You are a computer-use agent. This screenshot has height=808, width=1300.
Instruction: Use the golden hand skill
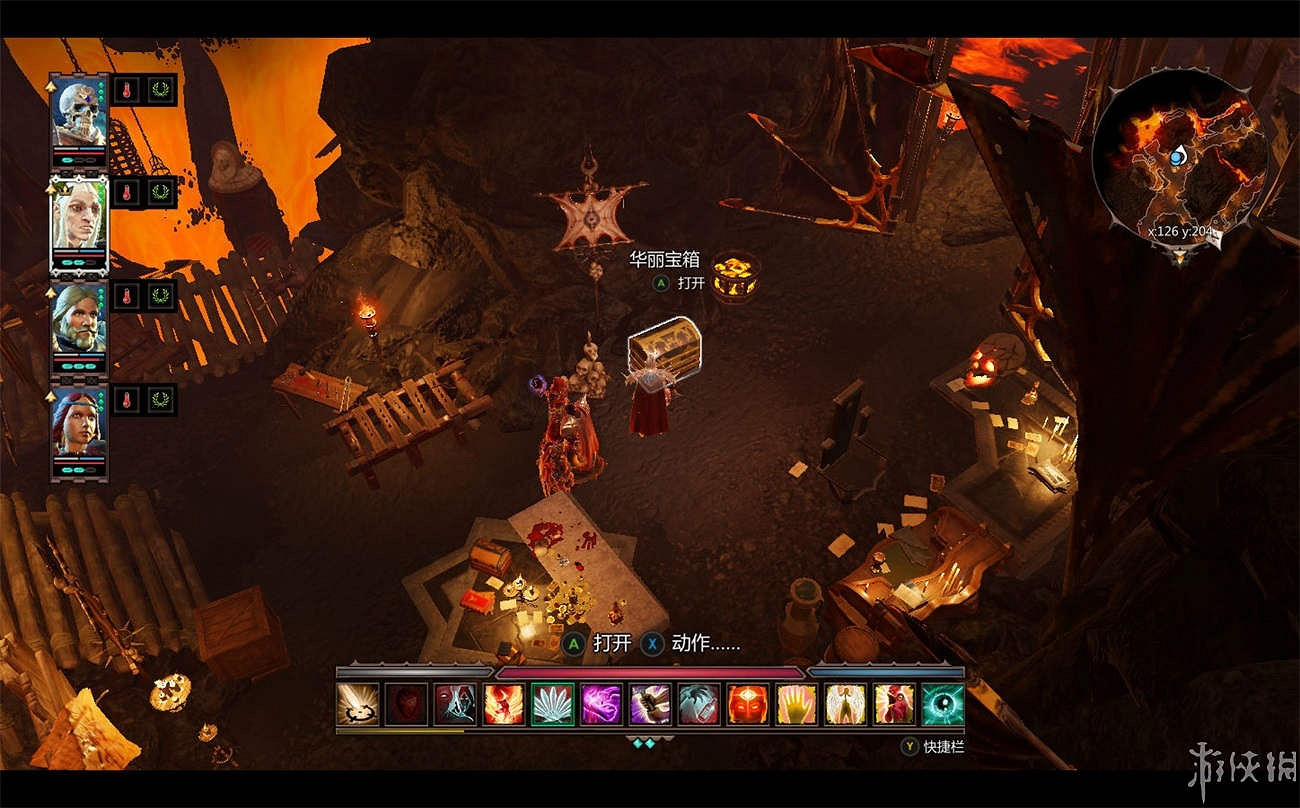pyautogui.click(x=797, y=704)
